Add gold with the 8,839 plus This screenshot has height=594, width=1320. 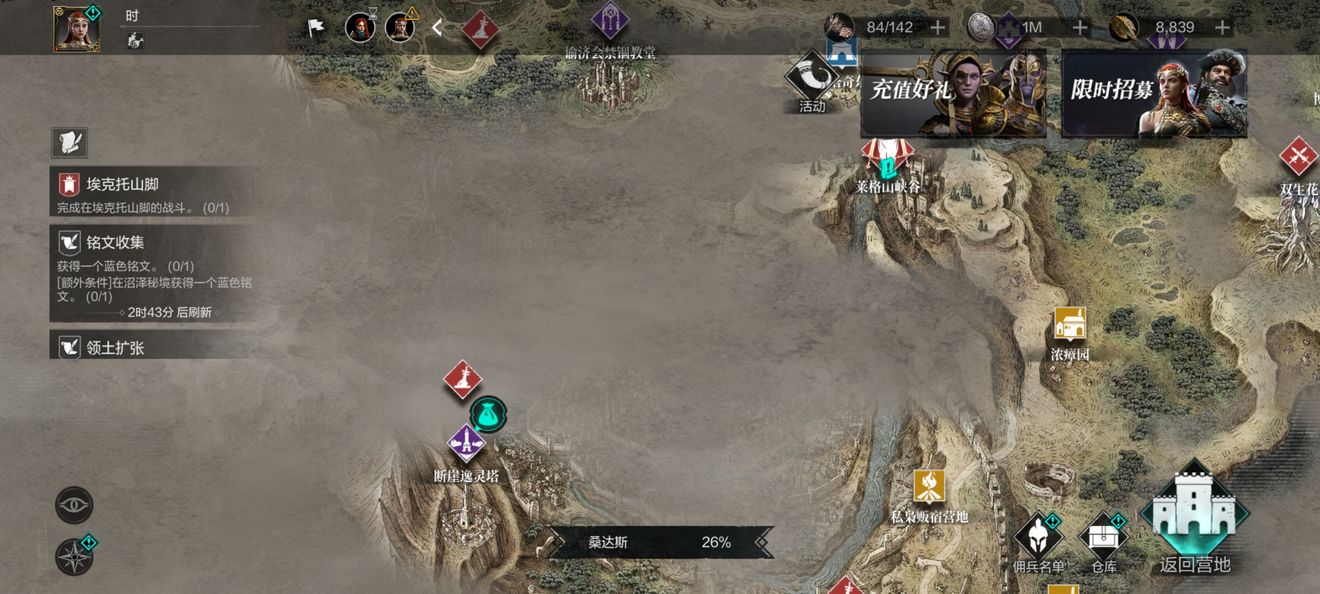[x=1221, y=27]
